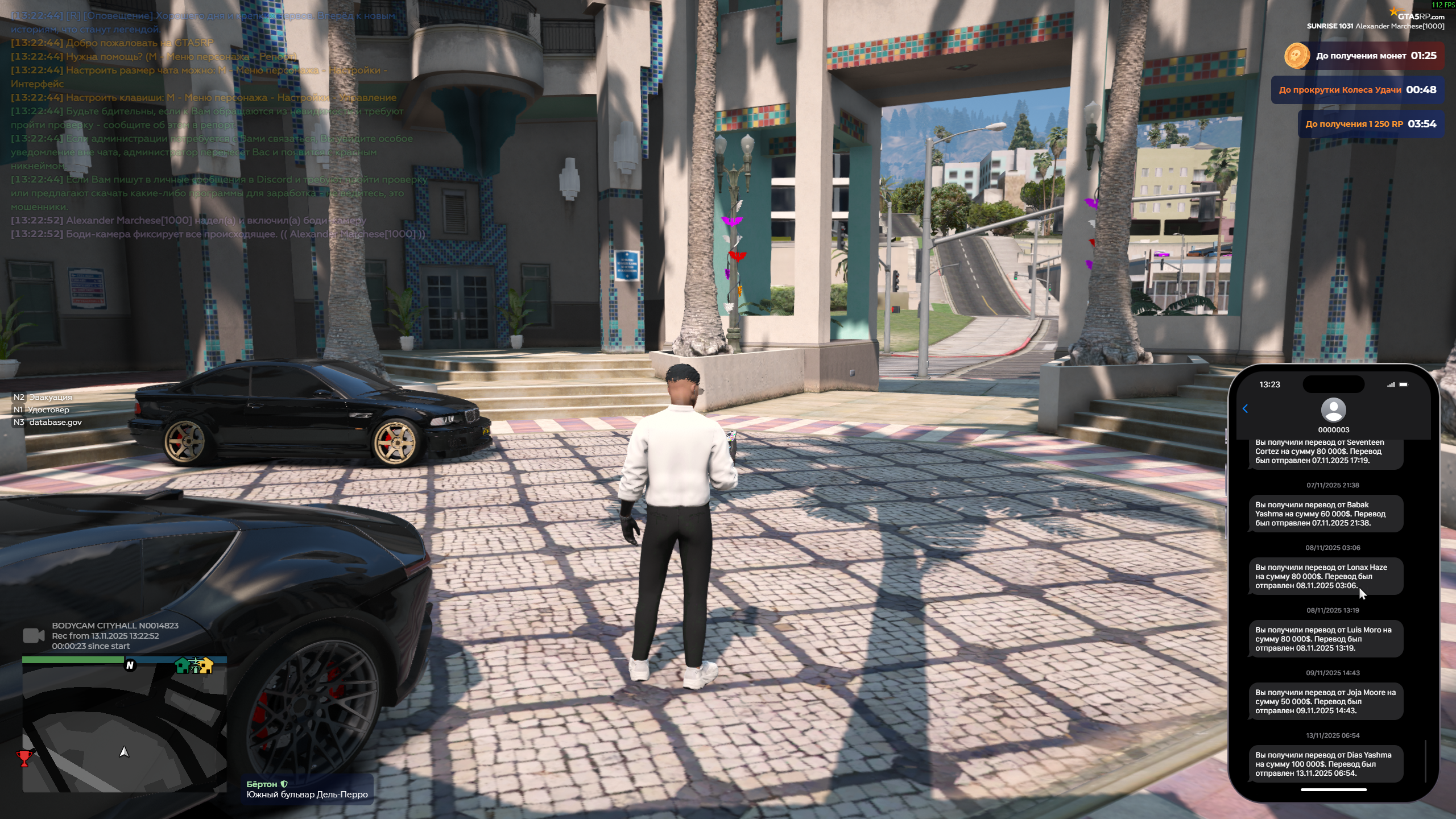Image resolution: width=1456 pixels, height=819 pixels.
Task: Choose the Эвакуация quick action
Action: (x=50, y=397)
